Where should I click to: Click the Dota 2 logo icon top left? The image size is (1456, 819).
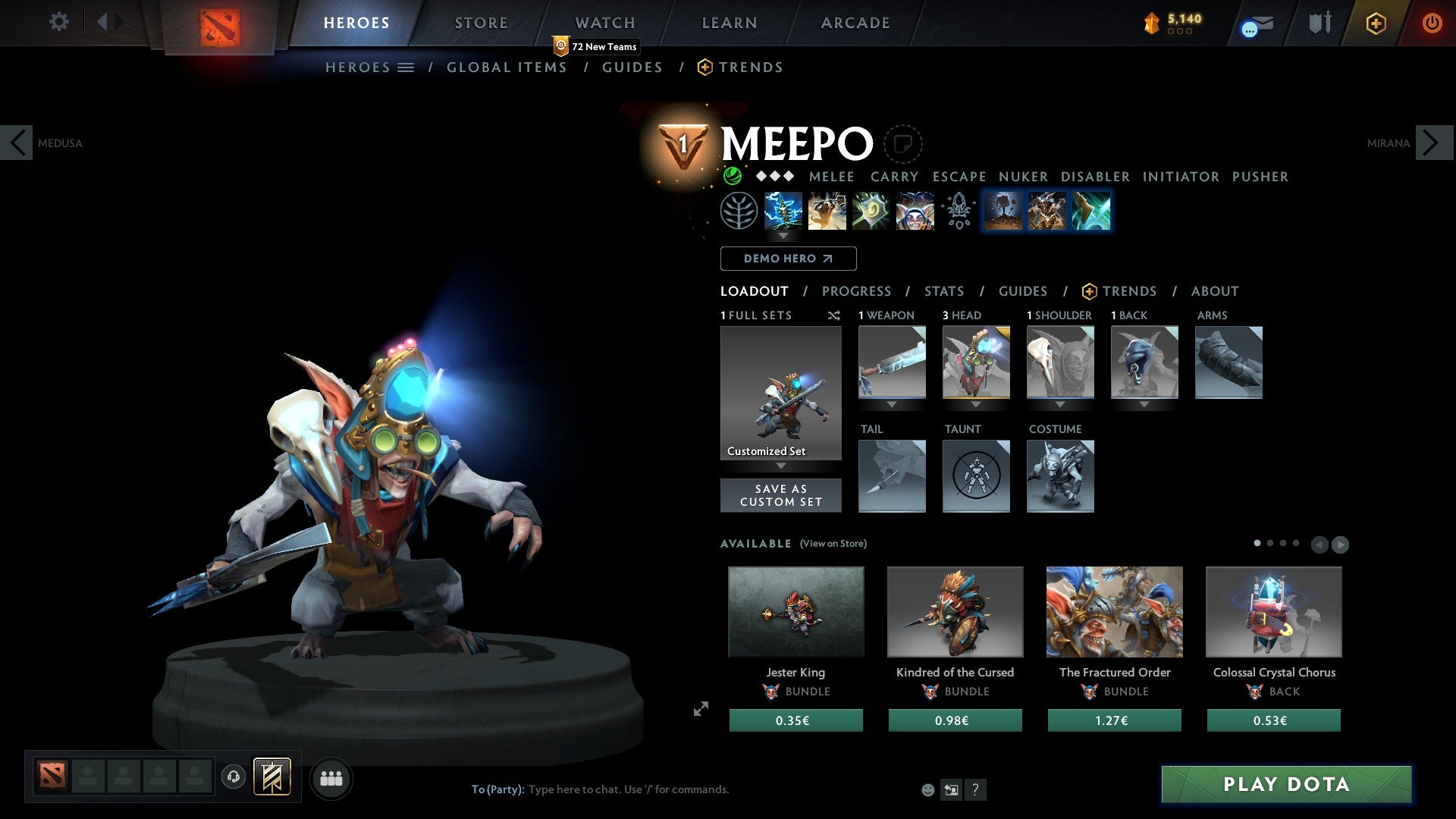click(x=220, y=23)
